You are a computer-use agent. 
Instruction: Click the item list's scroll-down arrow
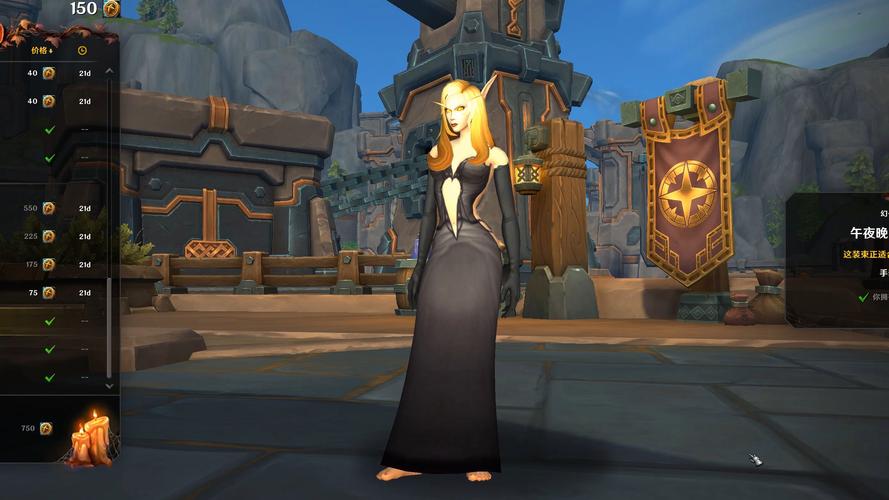click(x=109, y=384)
